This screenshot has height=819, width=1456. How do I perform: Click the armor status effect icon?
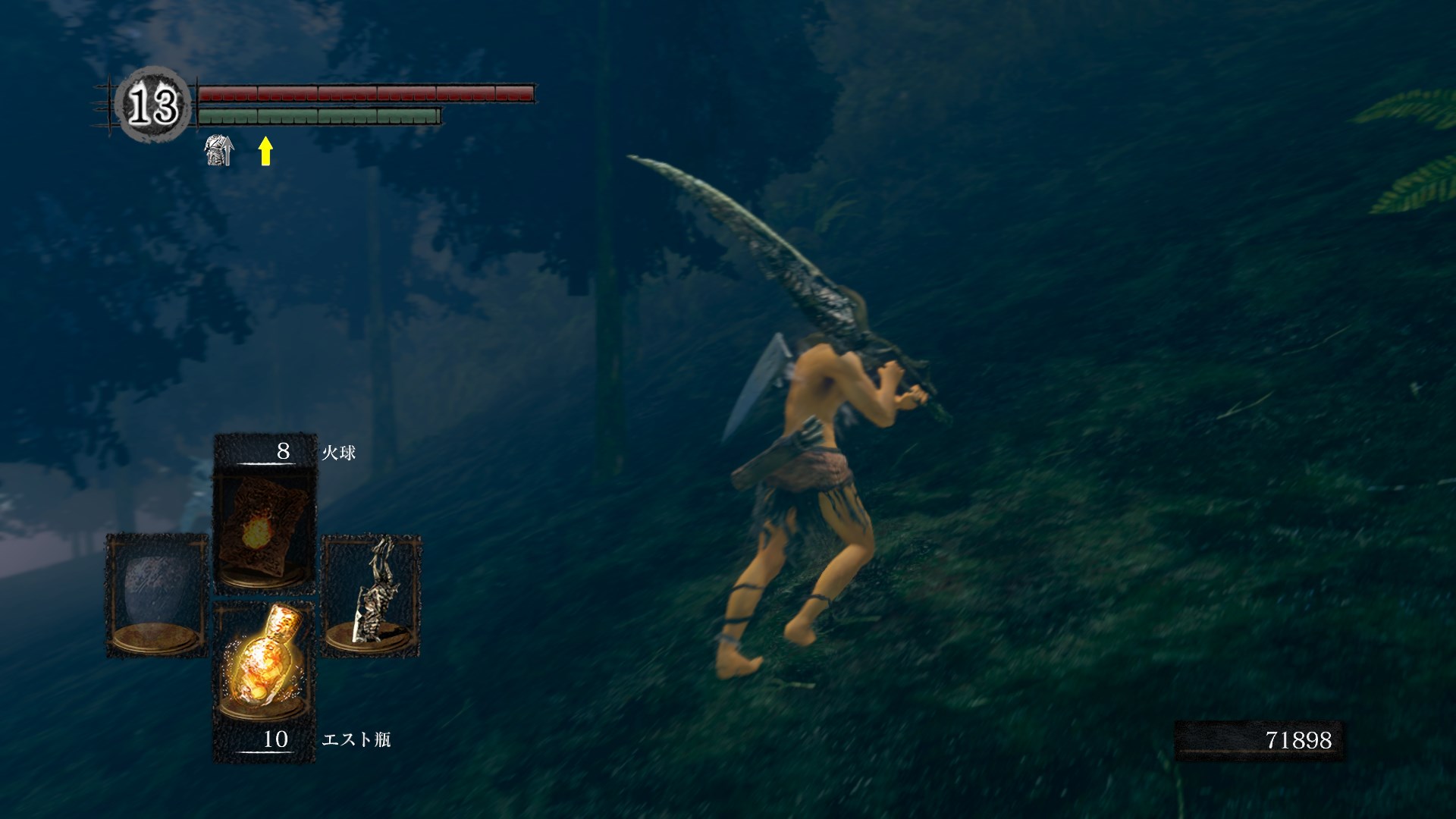(x=218, y=150)
